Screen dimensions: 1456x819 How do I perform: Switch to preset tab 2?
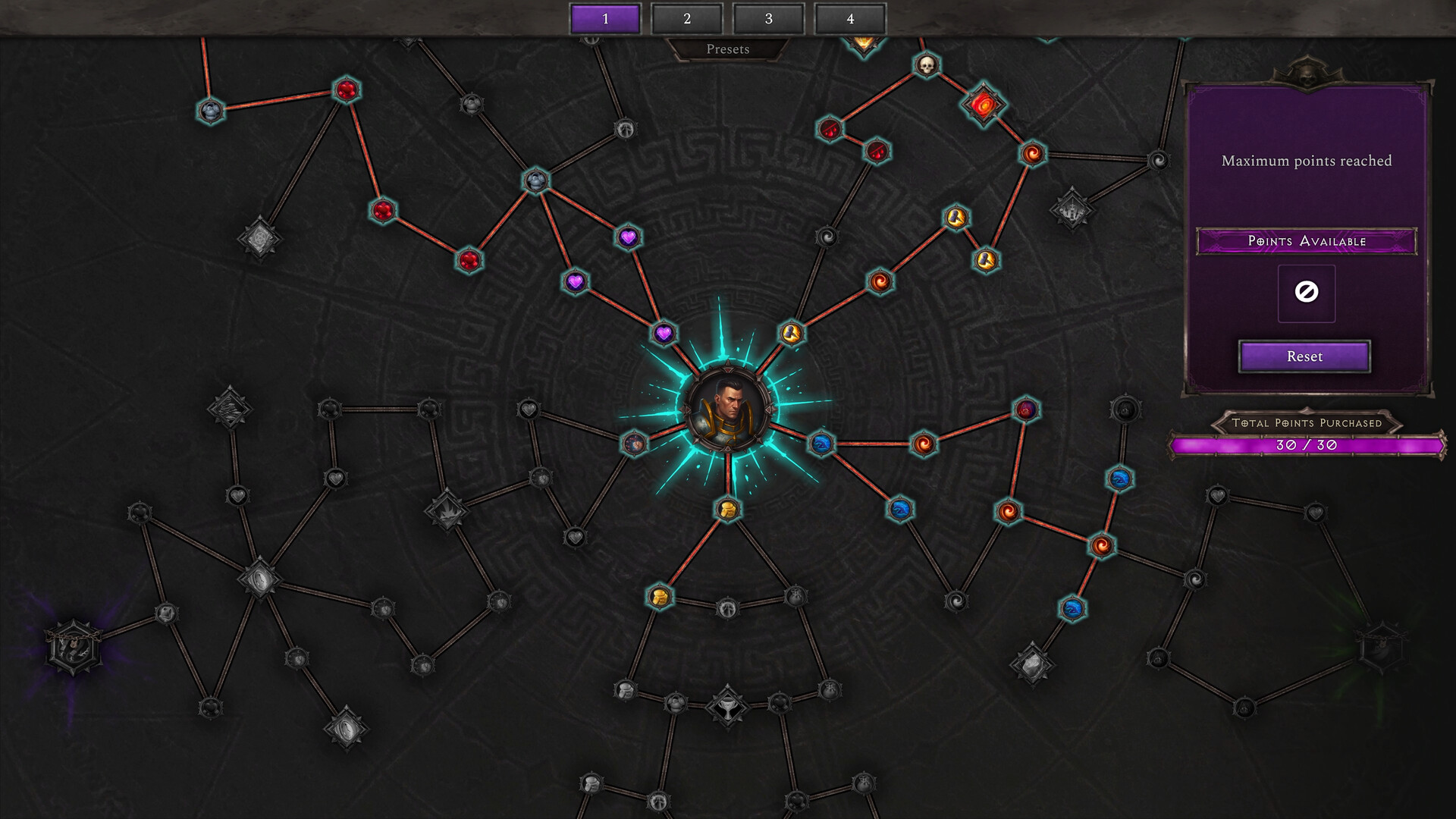click(x=687, y=19)
